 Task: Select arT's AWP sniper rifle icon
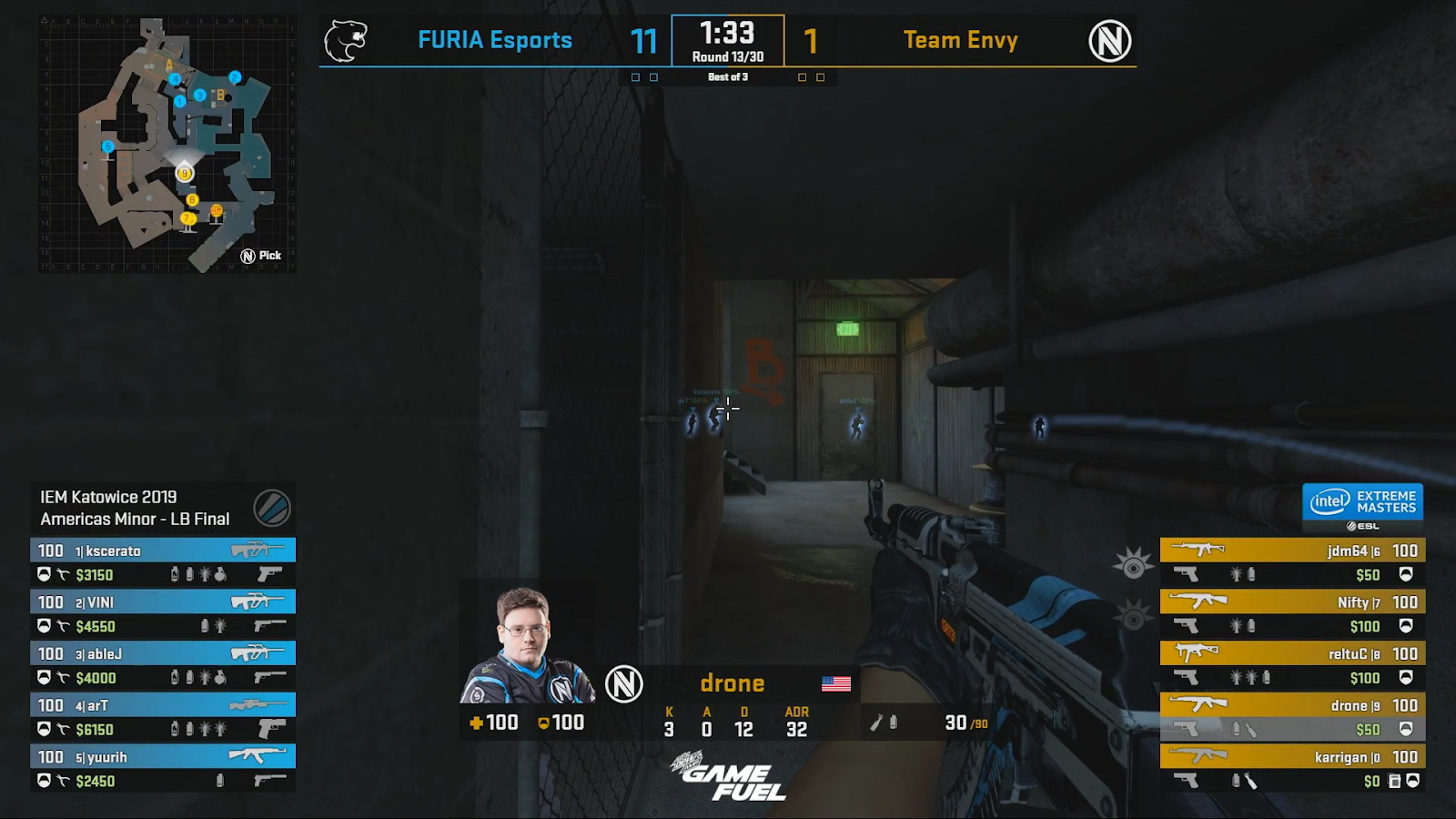coord(258,703)
